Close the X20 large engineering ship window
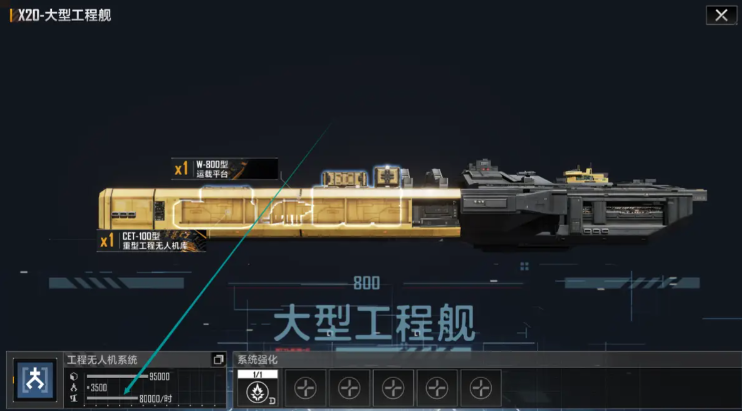The width and height of the screenshot is (742, 411). (718, 15)
